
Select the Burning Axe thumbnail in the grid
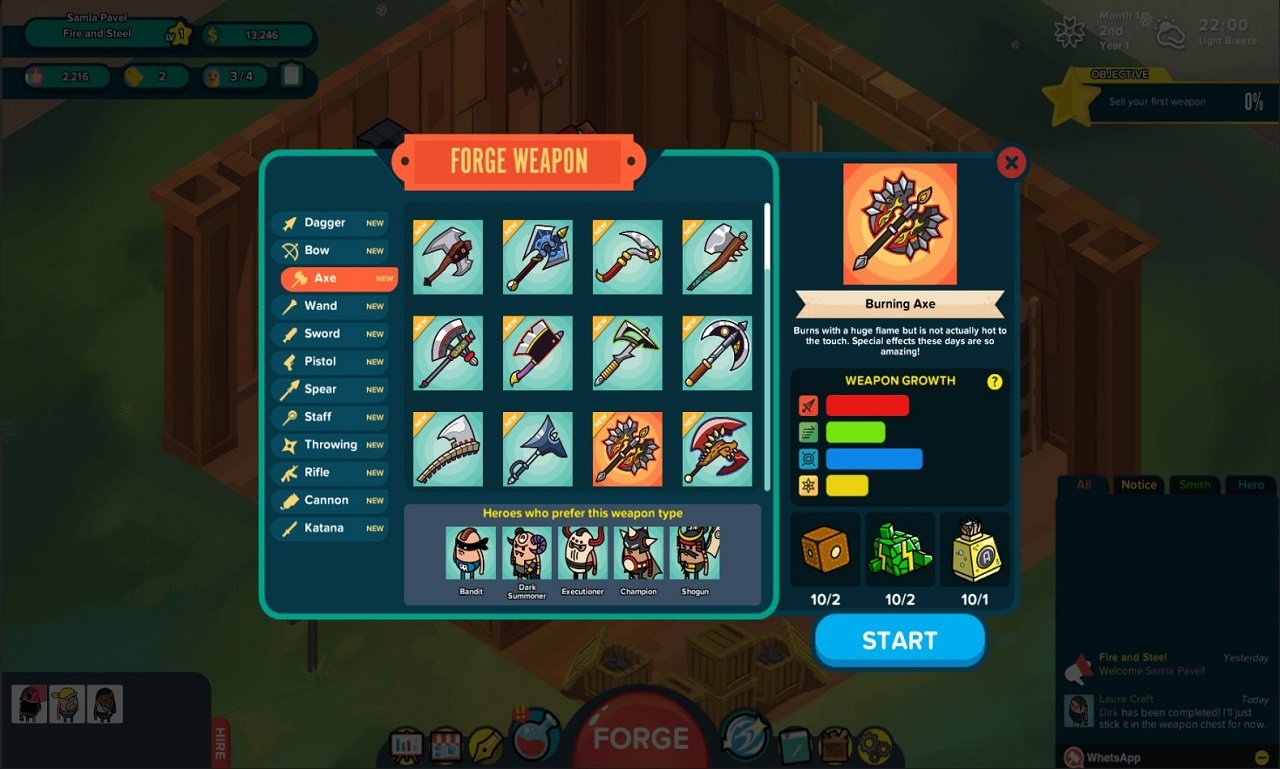point(627,449)
